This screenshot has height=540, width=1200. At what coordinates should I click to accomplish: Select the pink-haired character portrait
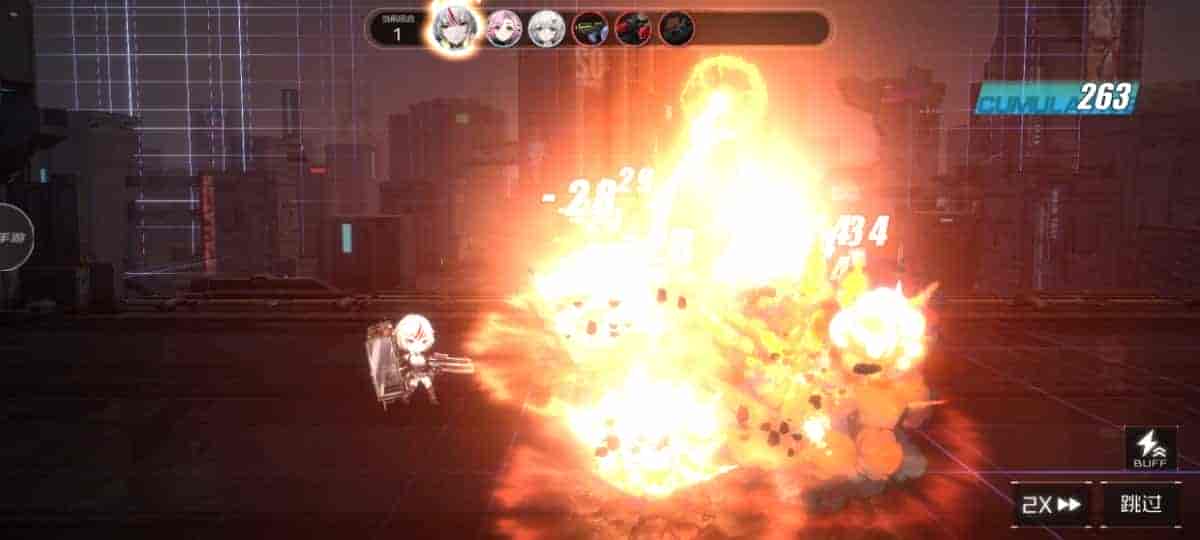(x=504, y=28)
